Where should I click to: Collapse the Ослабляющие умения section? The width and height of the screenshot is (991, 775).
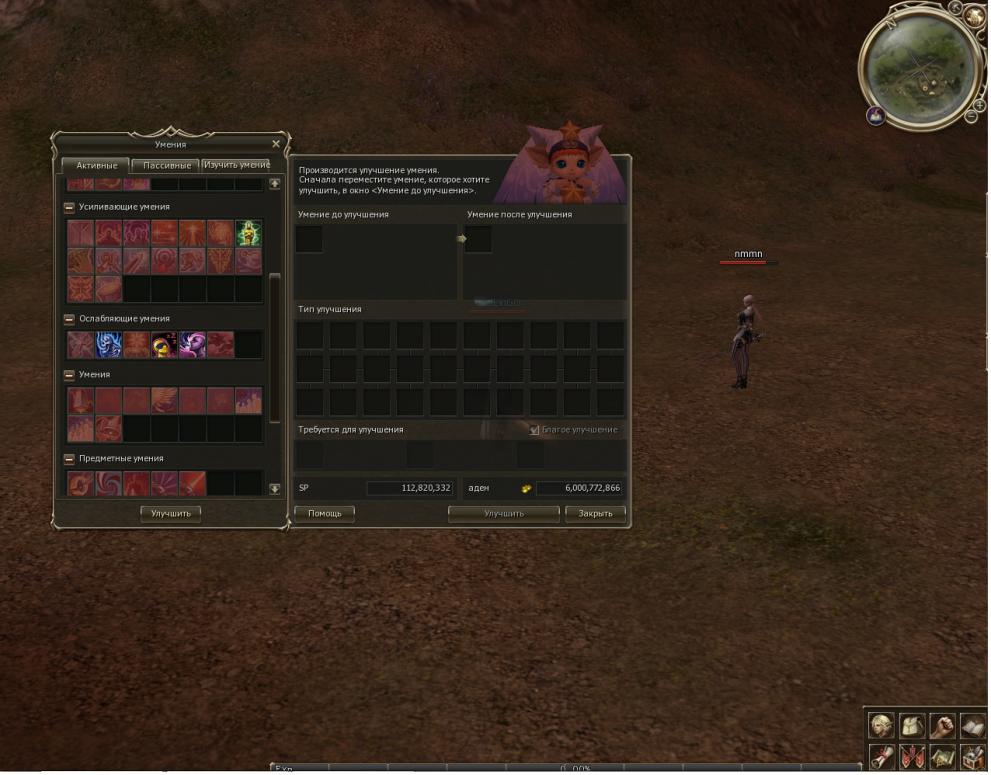pyautogui.click(x=69, y=319)
